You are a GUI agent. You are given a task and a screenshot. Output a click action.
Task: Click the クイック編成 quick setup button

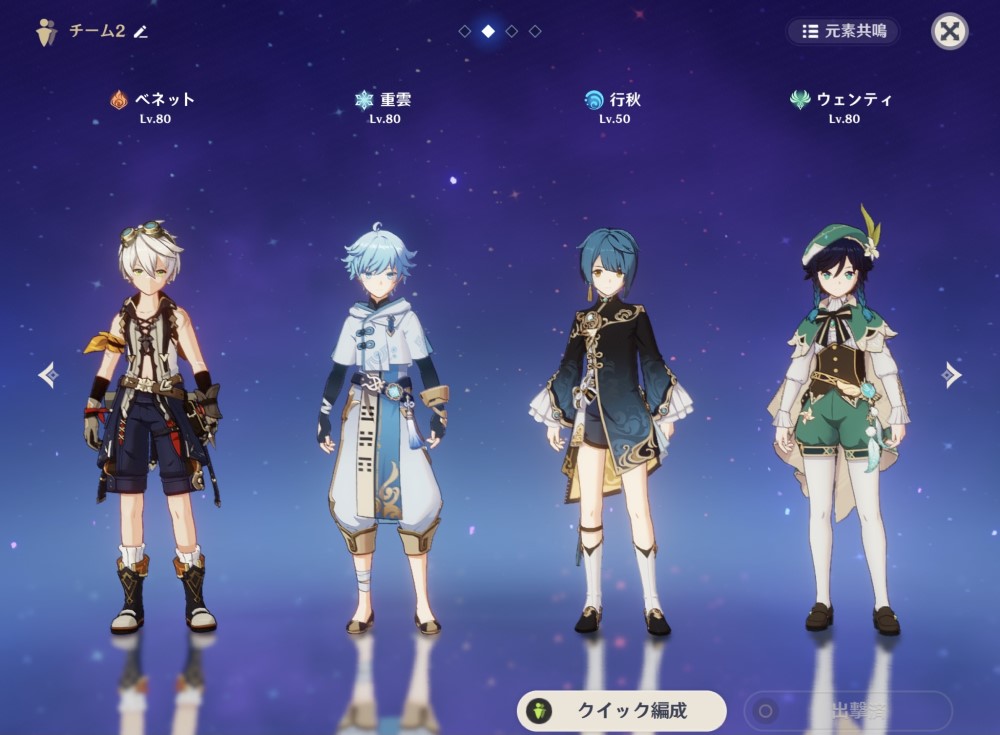tap(621, 711)
